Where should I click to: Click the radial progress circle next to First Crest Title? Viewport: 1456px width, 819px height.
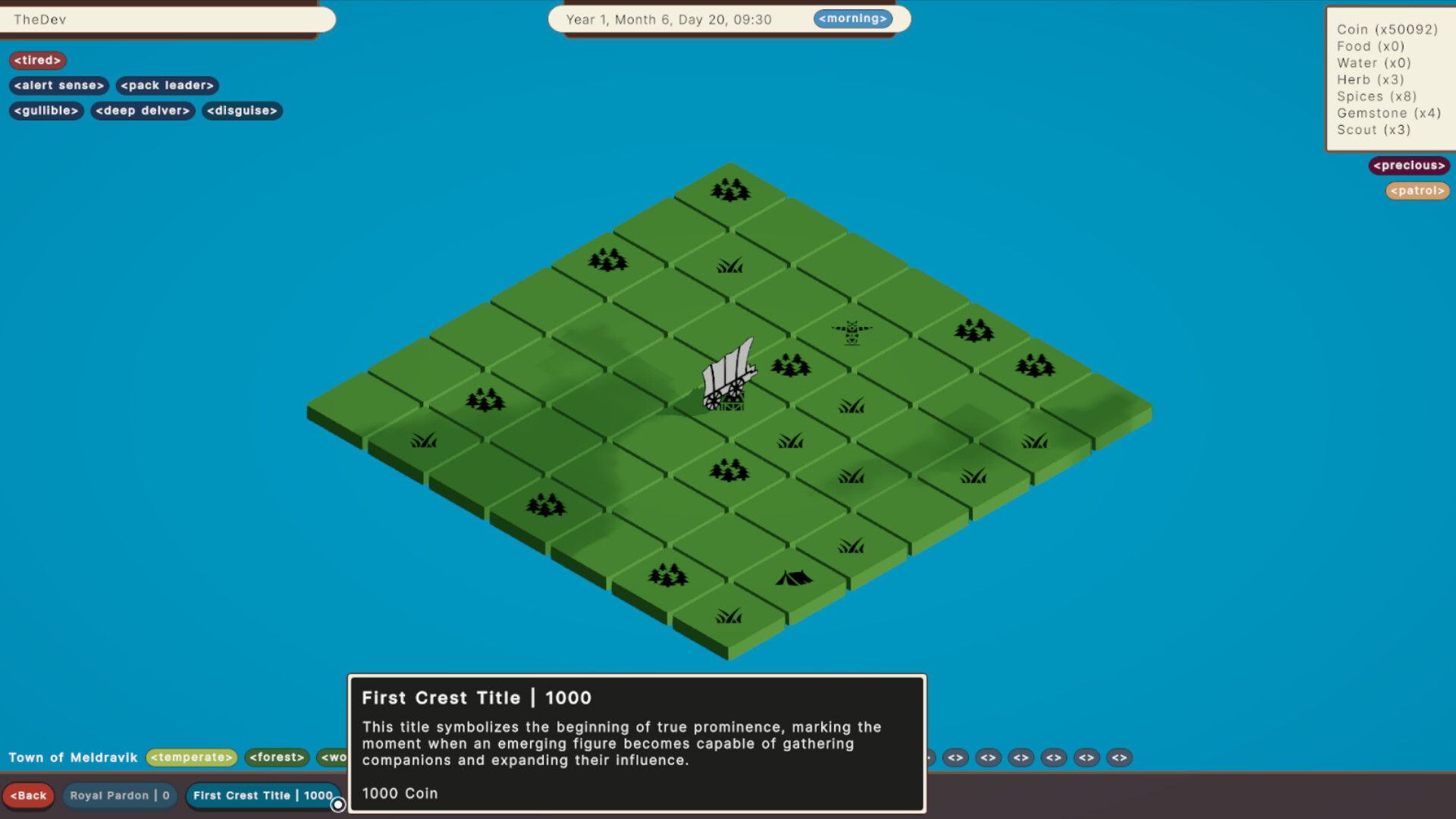point(338,805)
